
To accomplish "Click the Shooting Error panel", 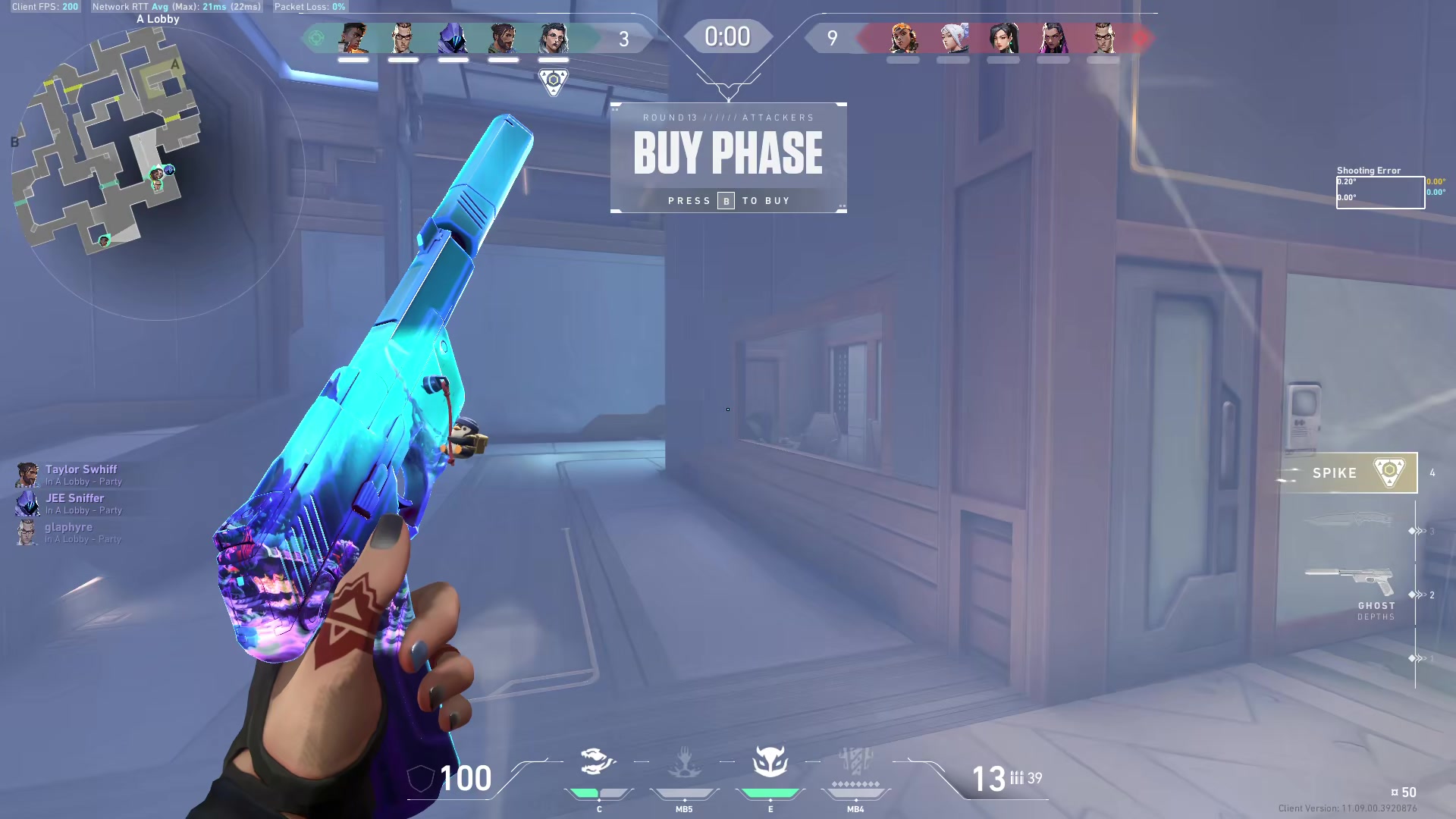I will click(1380, 188).
